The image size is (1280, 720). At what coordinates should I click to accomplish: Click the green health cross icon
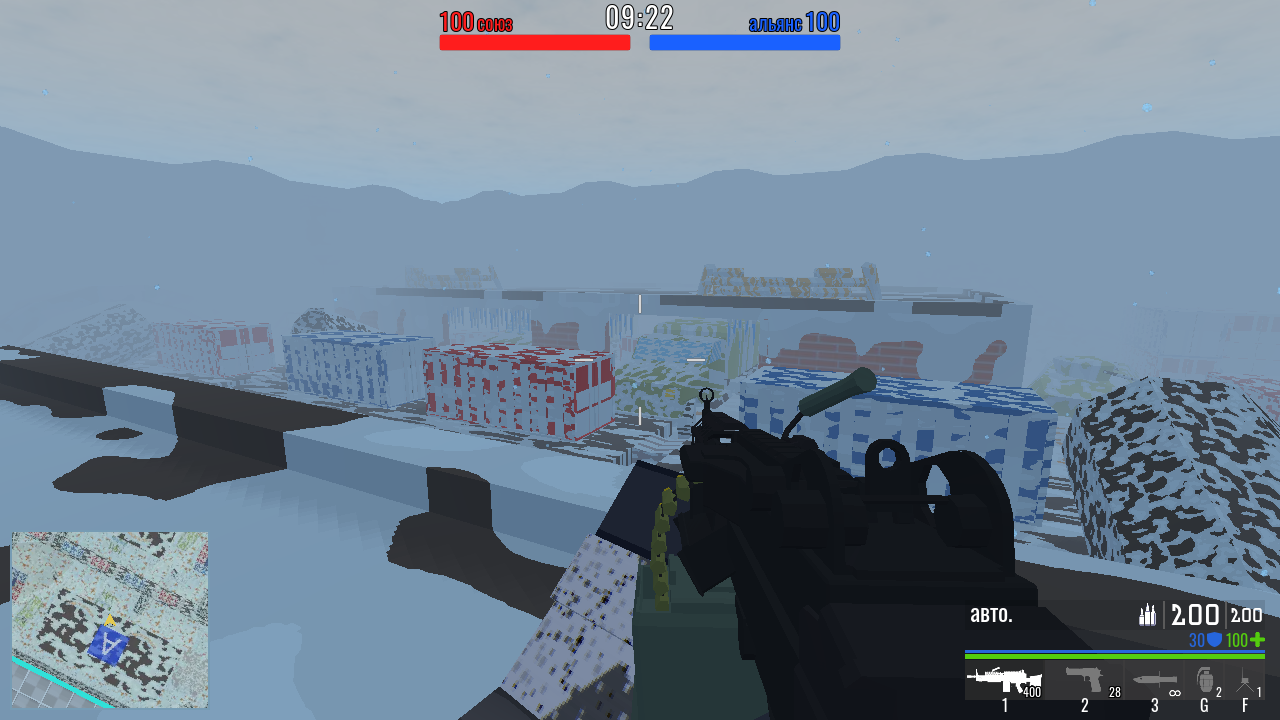pyautogui.click(x=1258, y=638)
